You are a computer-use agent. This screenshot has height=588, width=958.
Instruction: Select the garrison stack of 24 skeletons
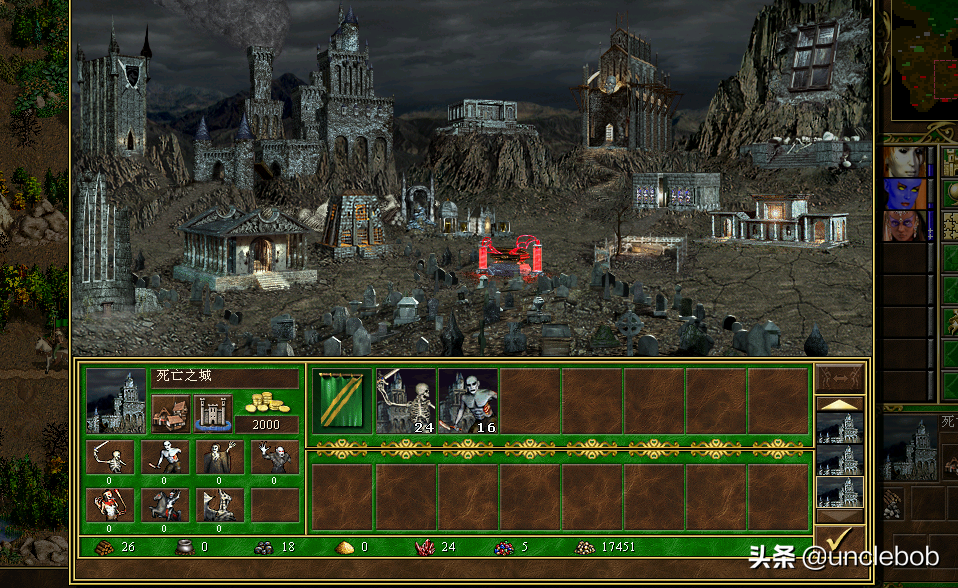click(x=406, y=400)
